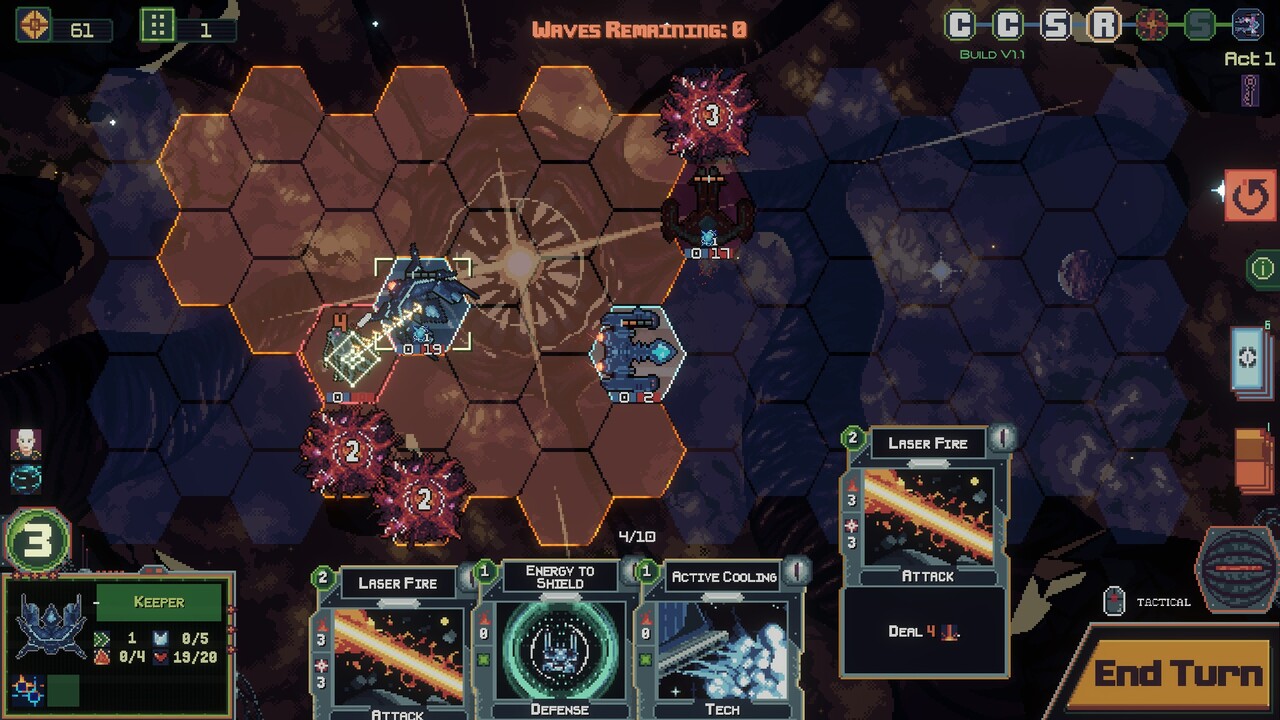Pick the Laser Fire card beside Energy to Shield

(397, 640)
